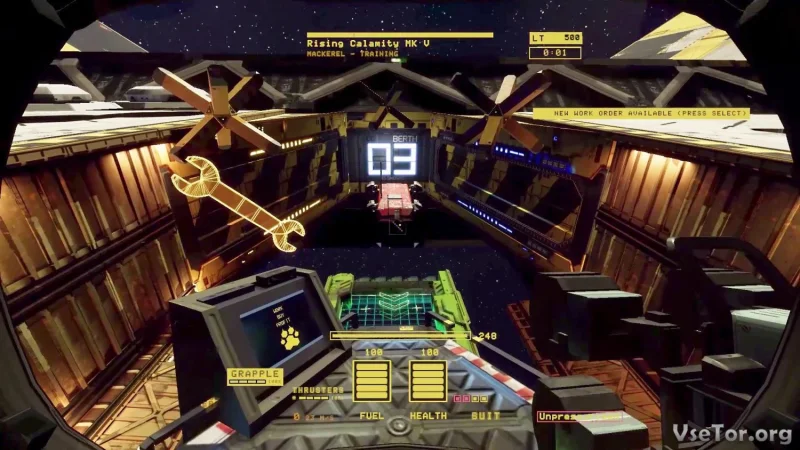Image resolution: width=800 pixels, height=450 pixels.
Task: Click the yellow wrench objective marker
Action: click(236, 199)
